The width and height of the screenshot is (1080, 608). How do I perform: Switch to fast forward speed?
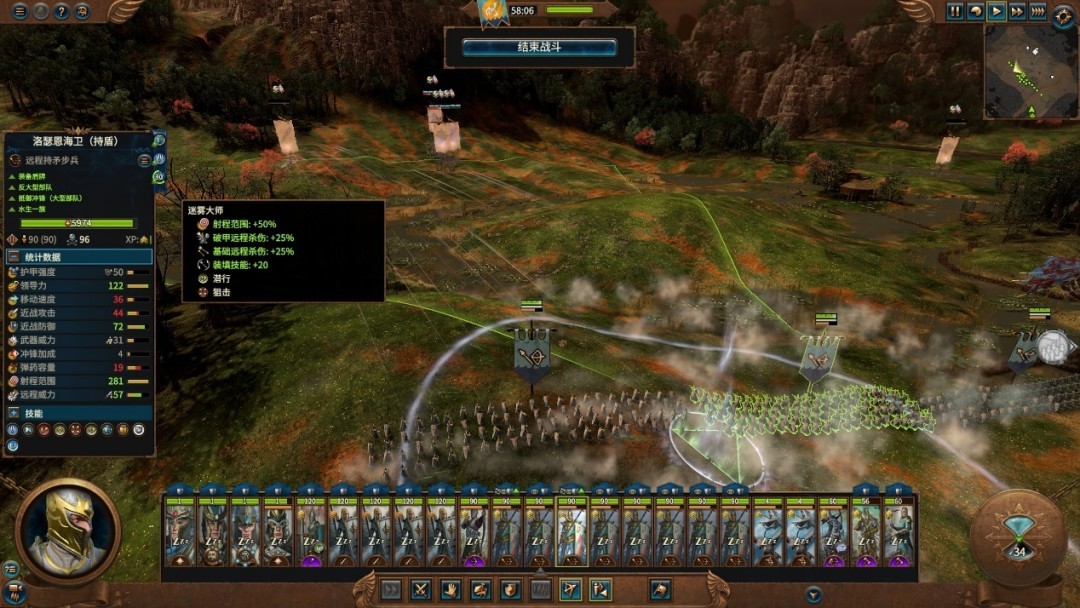[x=1017, y=12]
